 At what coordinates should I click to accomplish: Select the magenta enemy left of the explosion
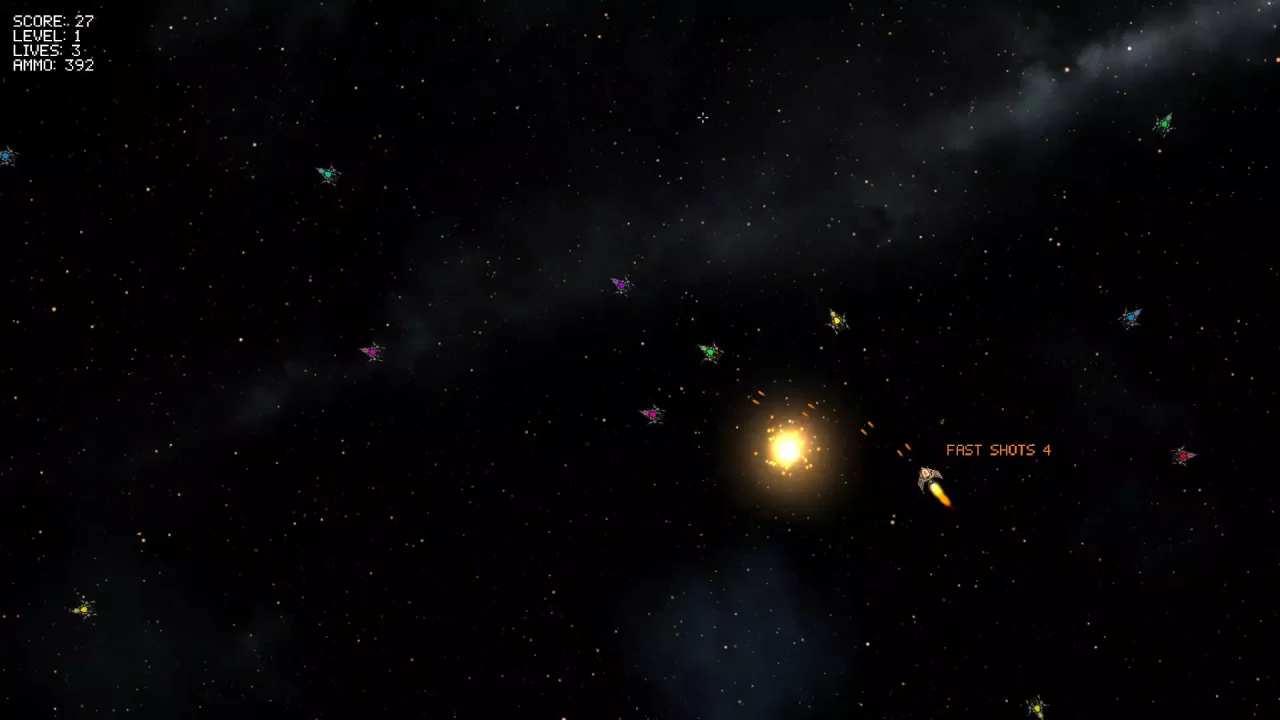[652, 413]
